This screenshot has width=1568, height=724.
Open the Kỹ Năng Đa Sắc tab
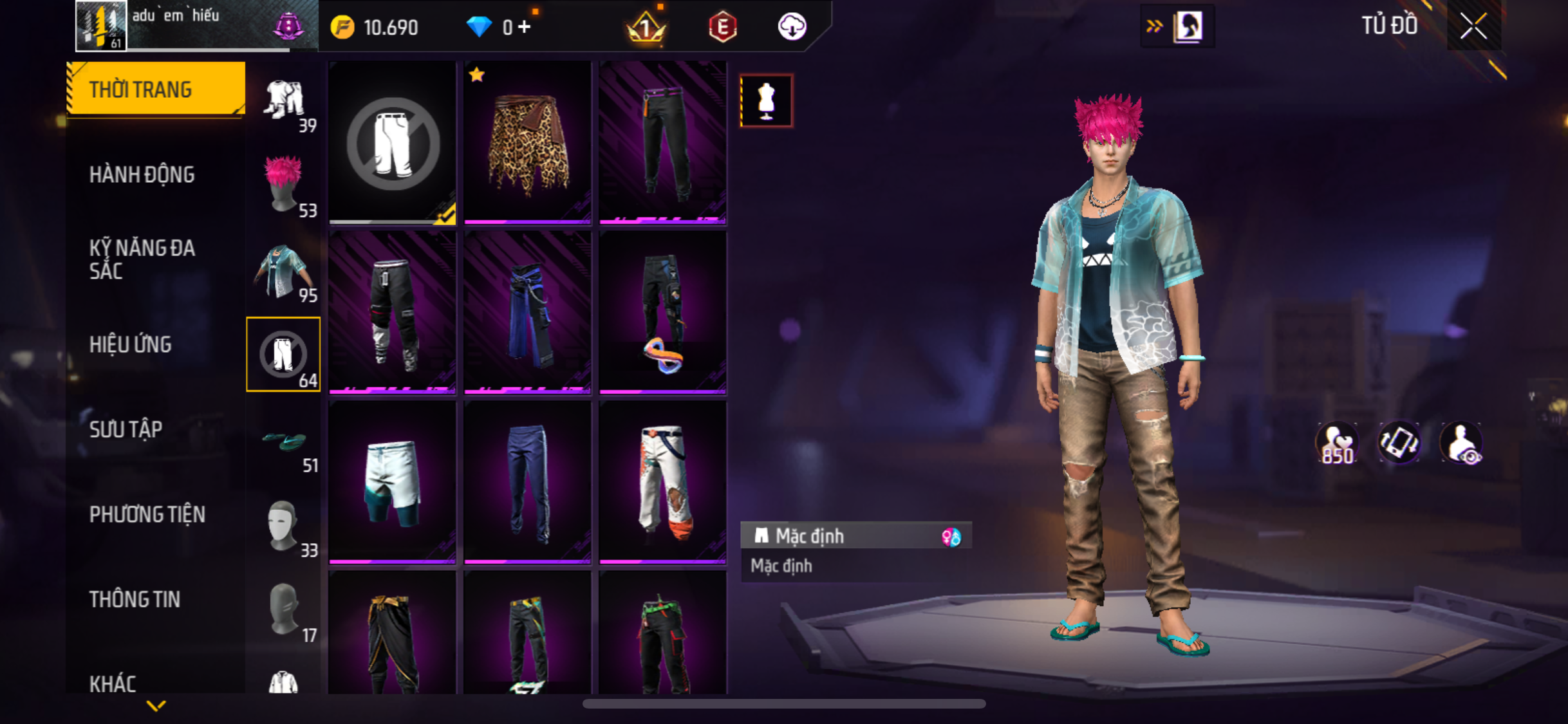tap(142, 259)
